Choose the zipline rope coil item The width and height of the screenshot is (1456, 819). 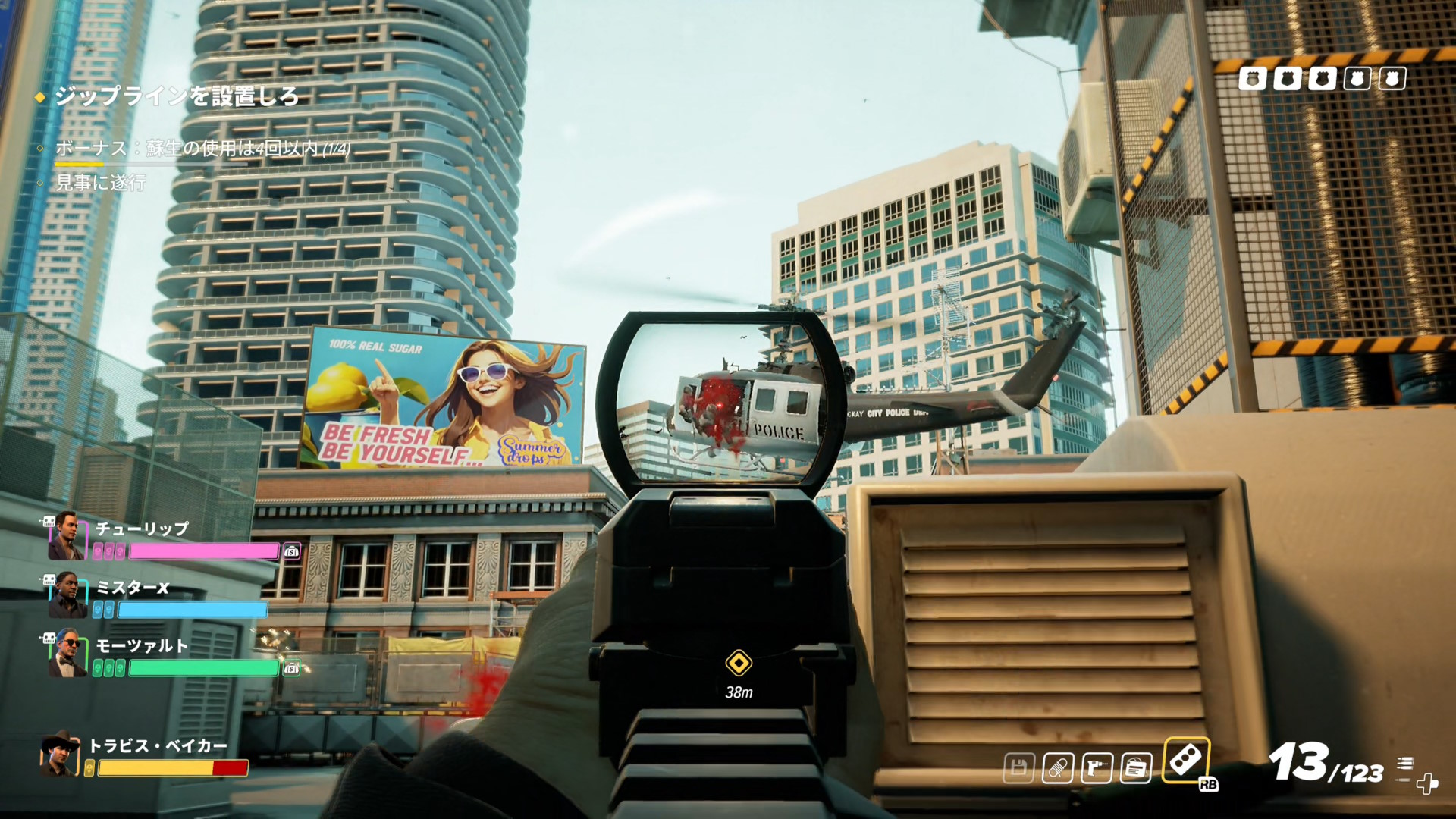tap(1057, 768)
